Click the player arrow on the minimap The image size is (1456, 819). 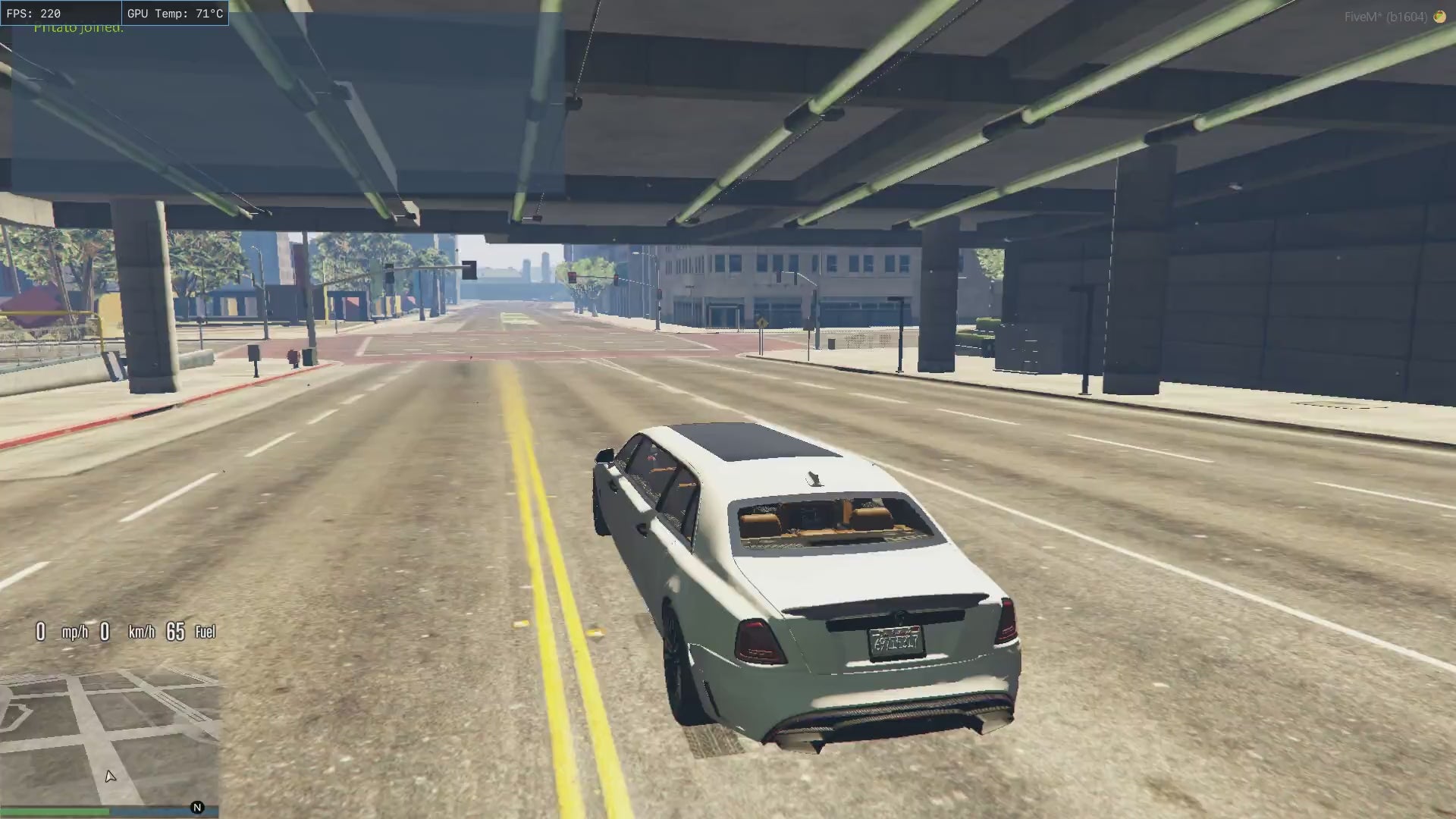110,776
